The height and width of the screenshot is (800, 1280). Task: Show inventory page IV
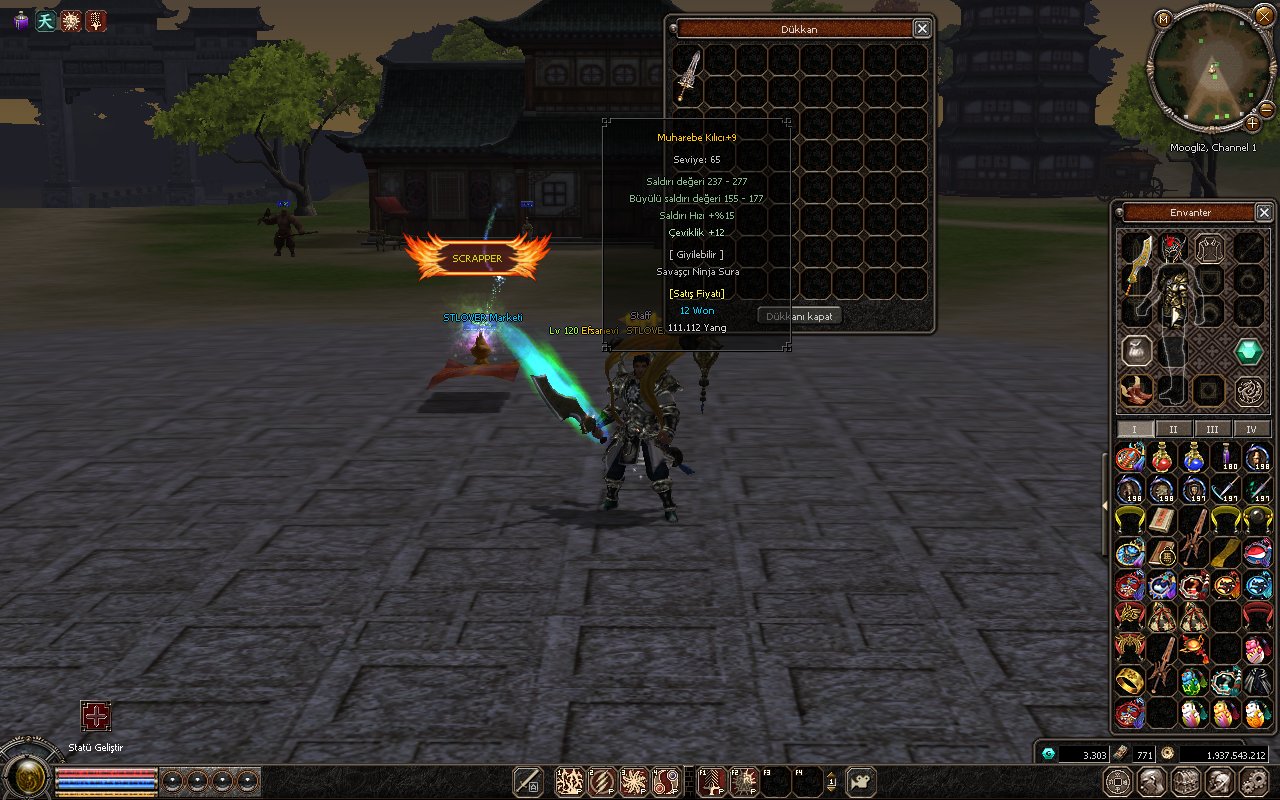pyautogui.click(x=1251, y=429)
